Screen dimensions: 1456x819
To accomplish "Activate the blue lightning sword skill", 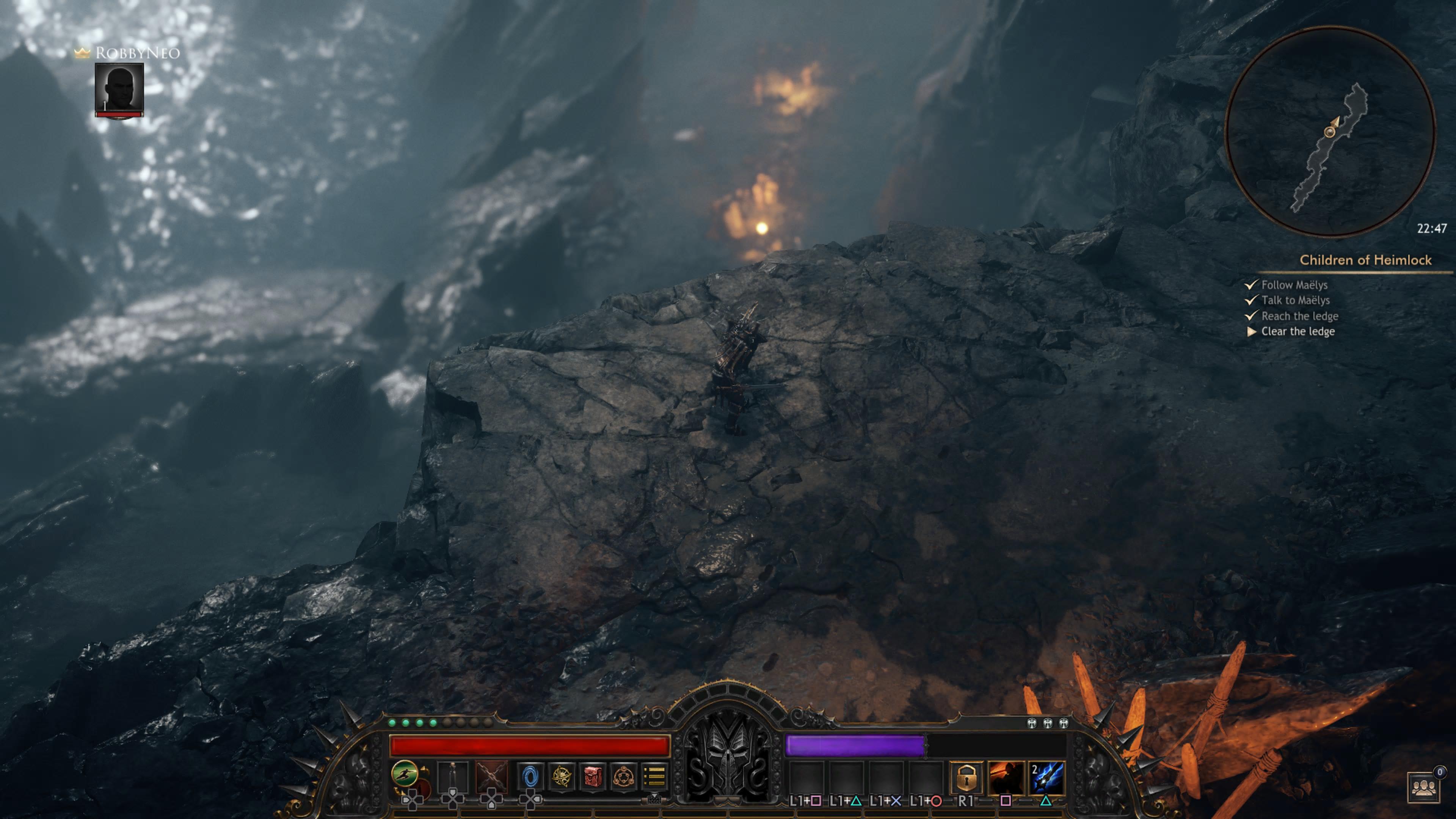I will 1046,778.
